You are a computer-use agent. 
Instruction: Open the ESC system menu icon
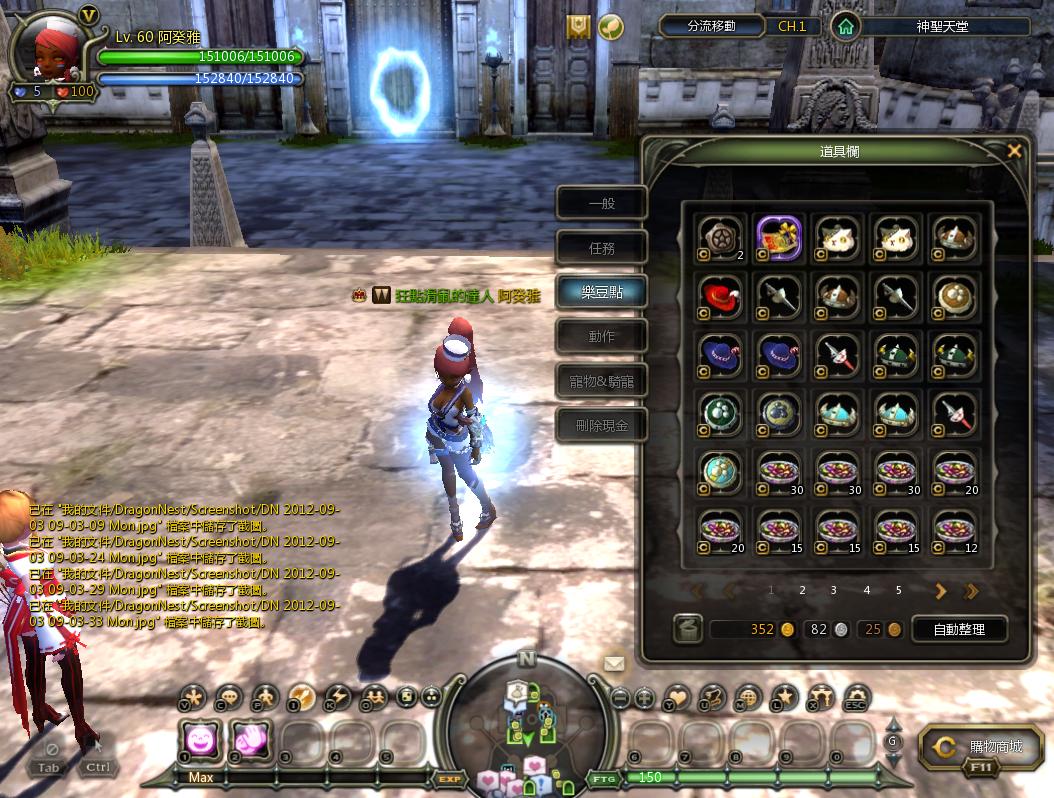(856, 696)
